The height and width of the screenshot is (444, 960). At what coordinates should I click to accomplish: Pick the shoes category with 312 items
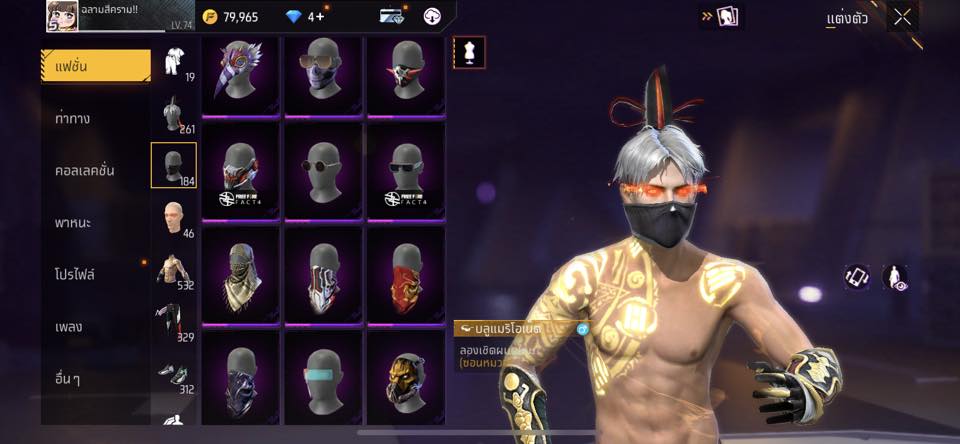click(x=173, y=374)
